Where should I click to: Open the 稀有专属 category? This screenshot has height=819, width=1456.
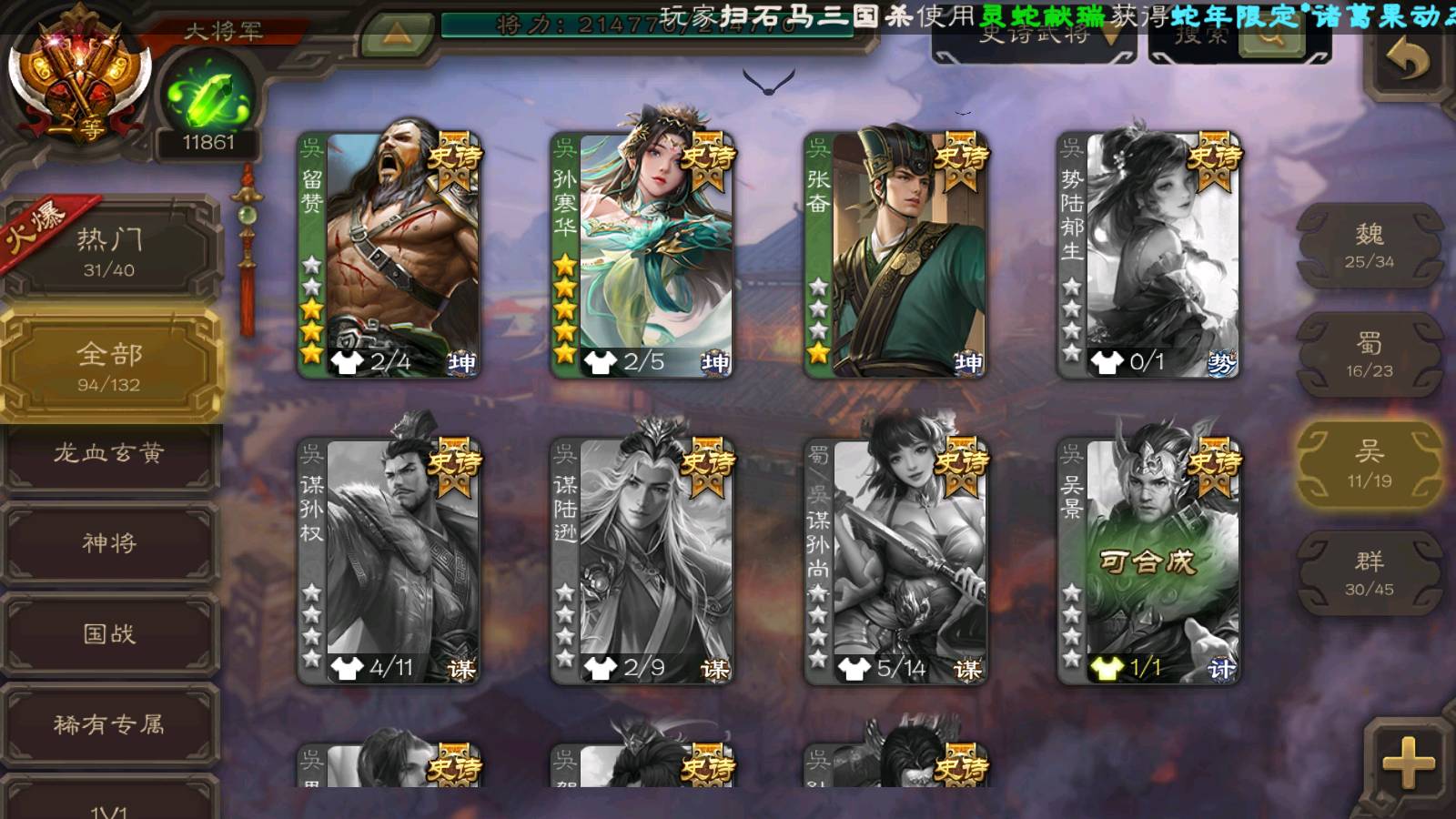coord(109,724)
